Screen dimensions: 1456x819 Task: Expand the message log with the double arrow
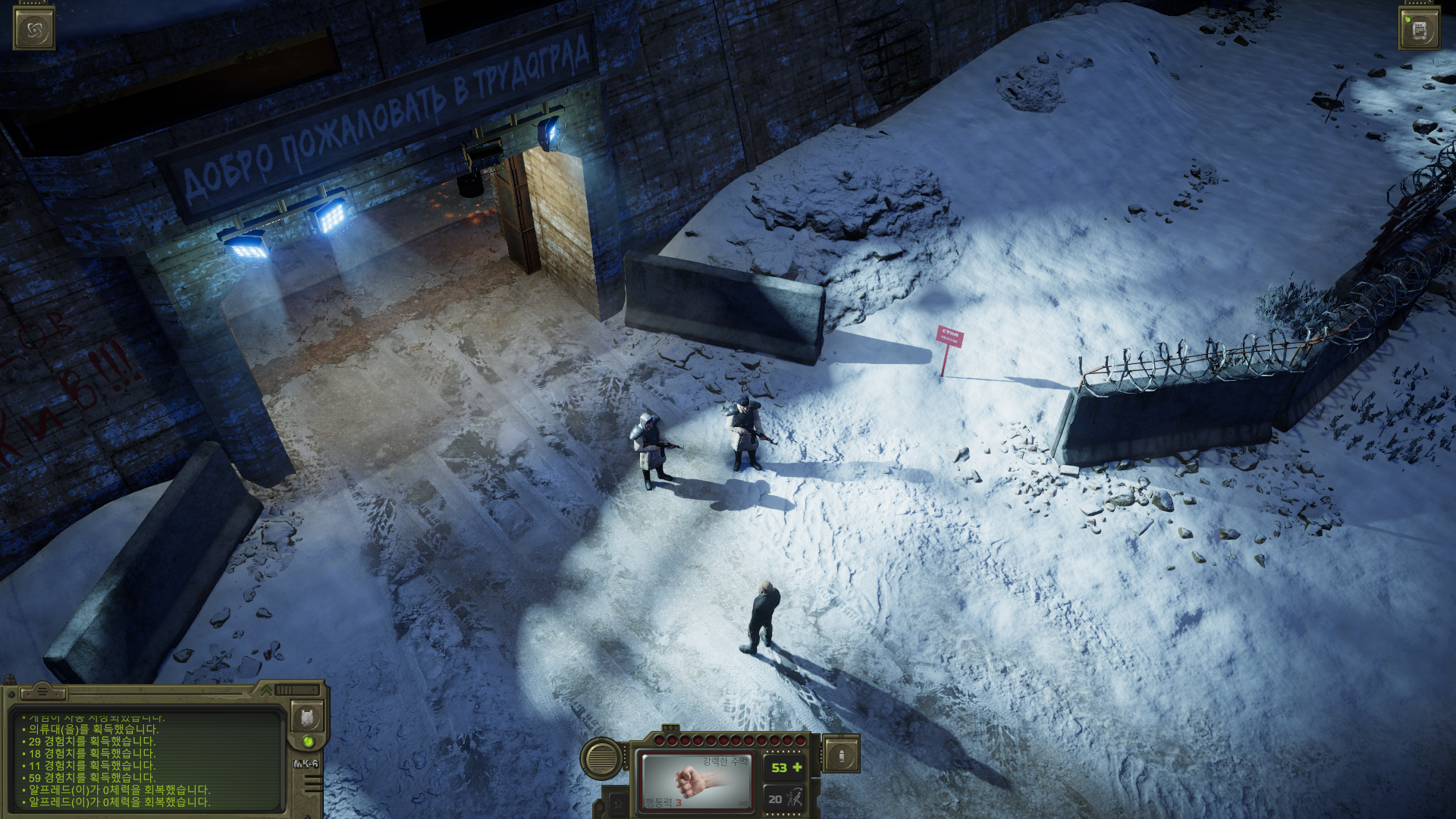[267, 690]
